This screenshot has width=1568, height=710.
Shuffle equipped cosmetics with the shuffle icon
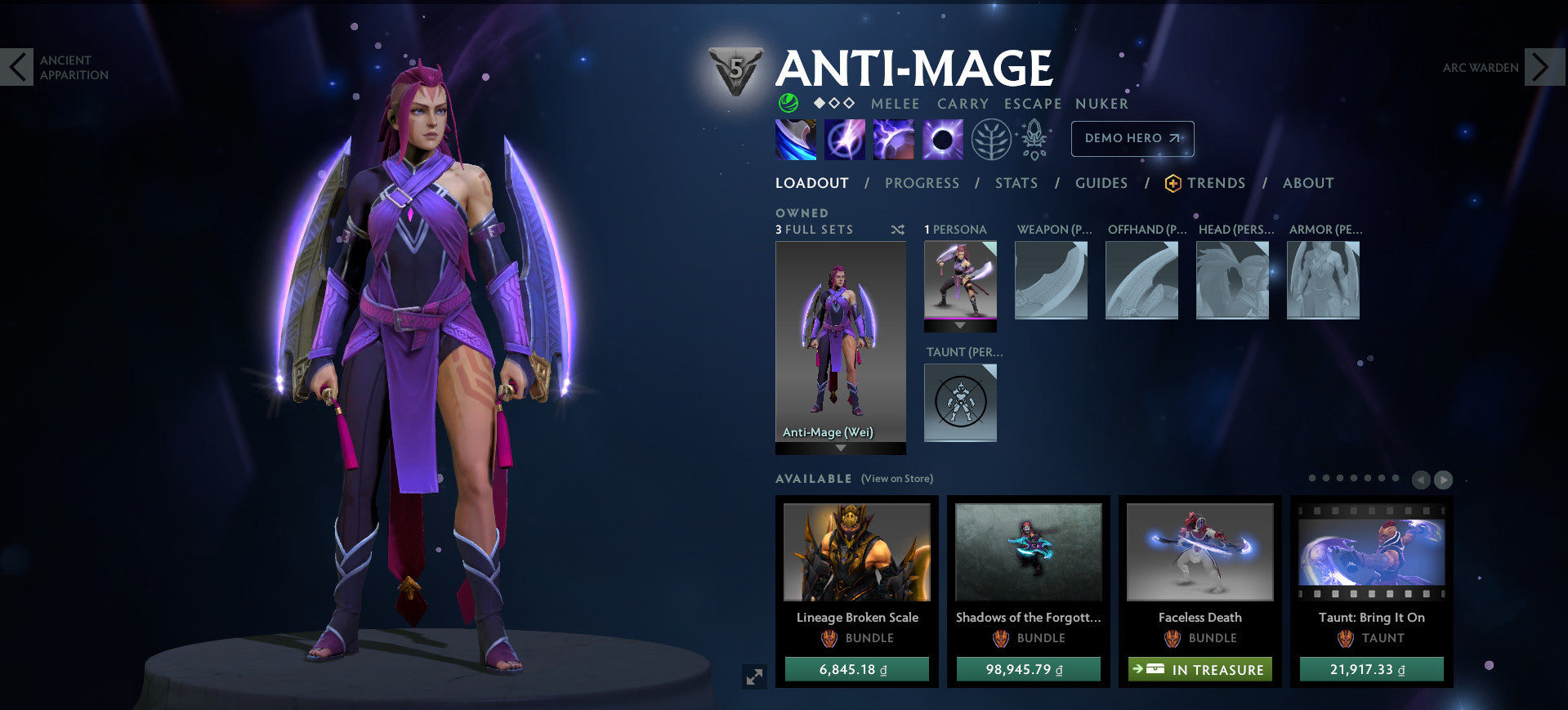tap(897, 230)
